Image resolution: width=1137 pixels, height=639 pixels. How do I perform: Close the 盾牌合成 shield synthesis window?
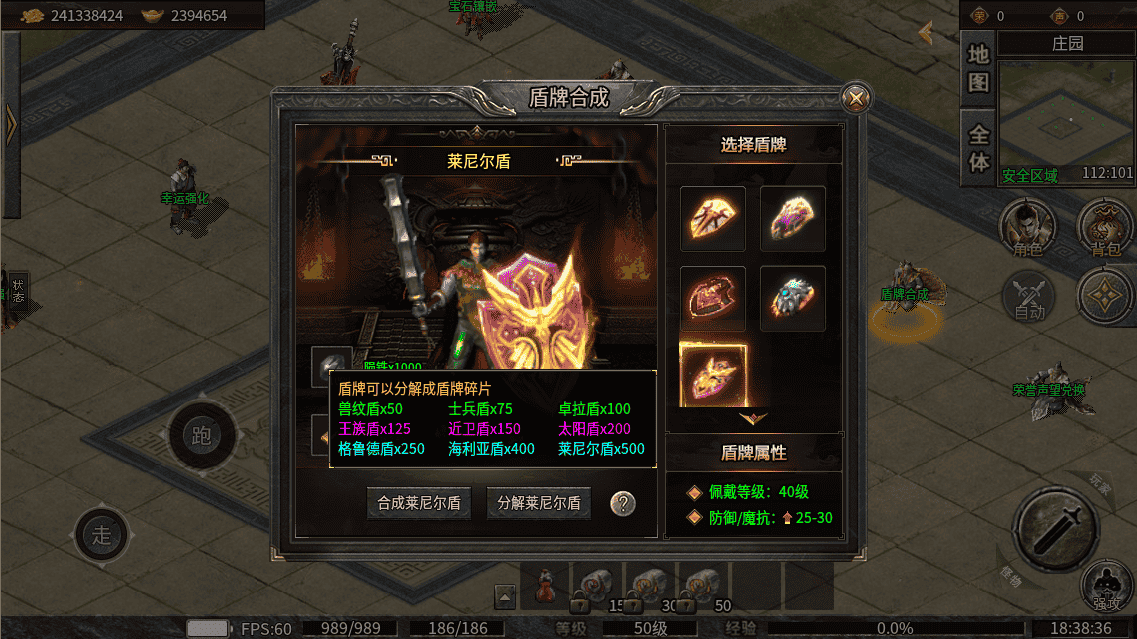click(856, 98)
